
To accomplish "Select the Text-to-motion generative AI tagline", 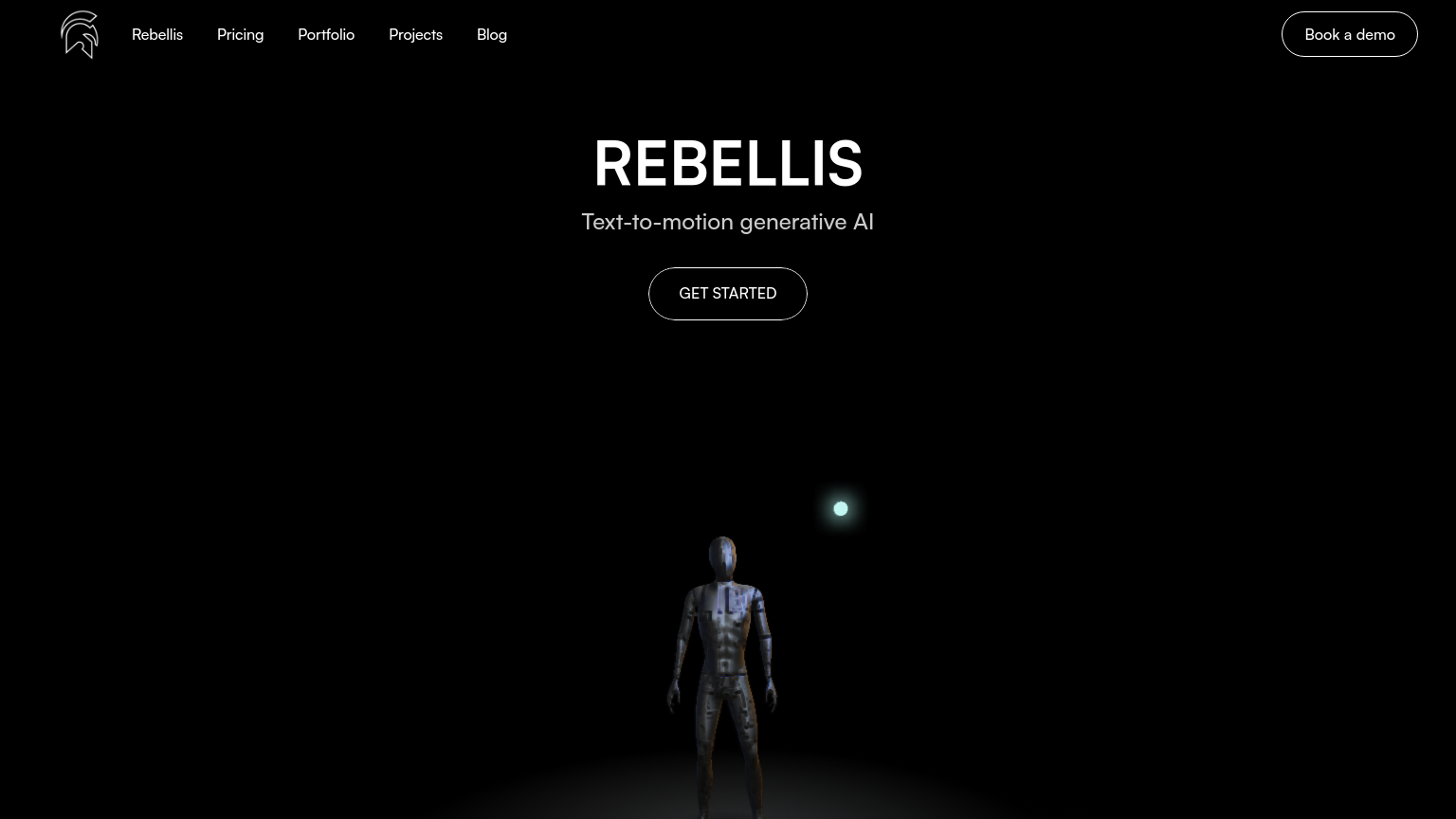I will point(728,221).
